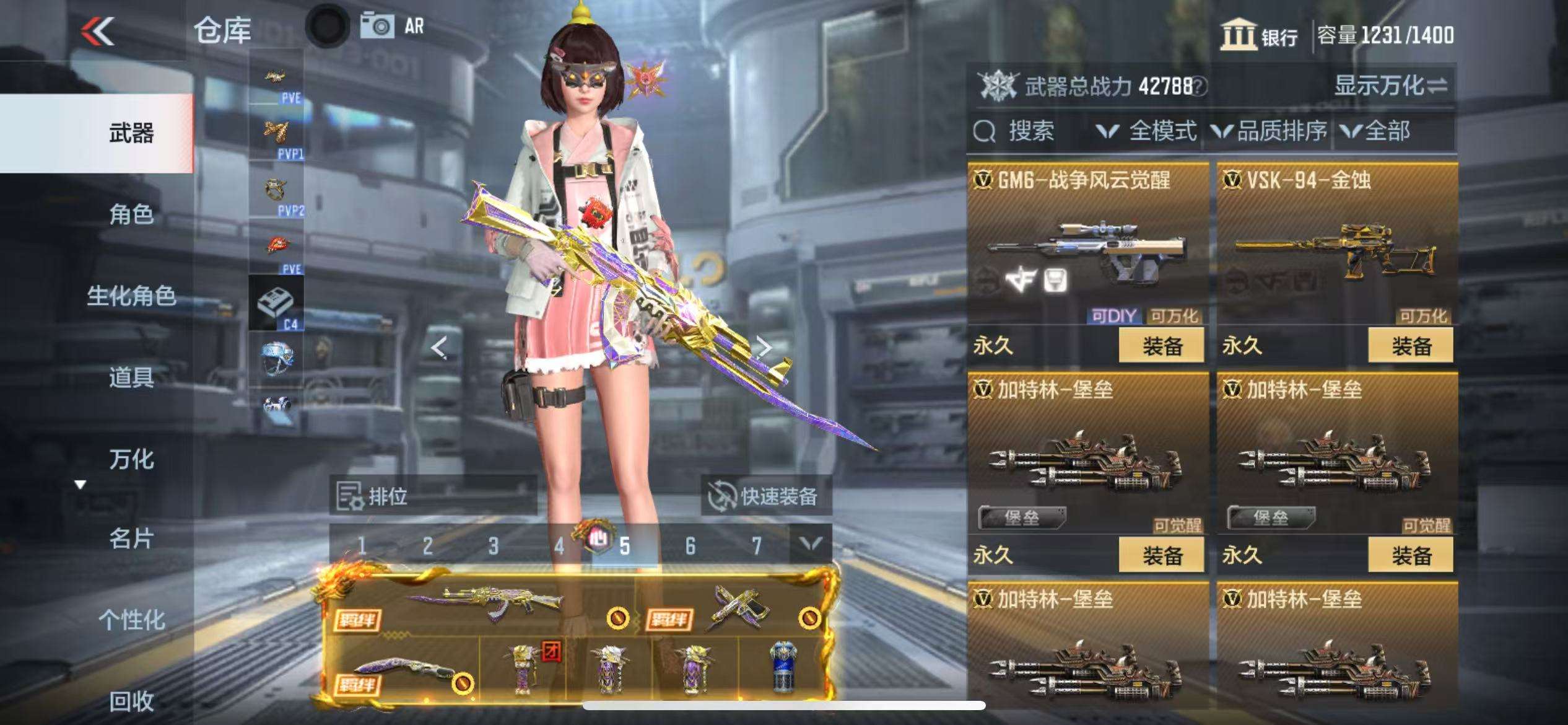
Task: Select the C4 equipment slot
Action: 276,304
